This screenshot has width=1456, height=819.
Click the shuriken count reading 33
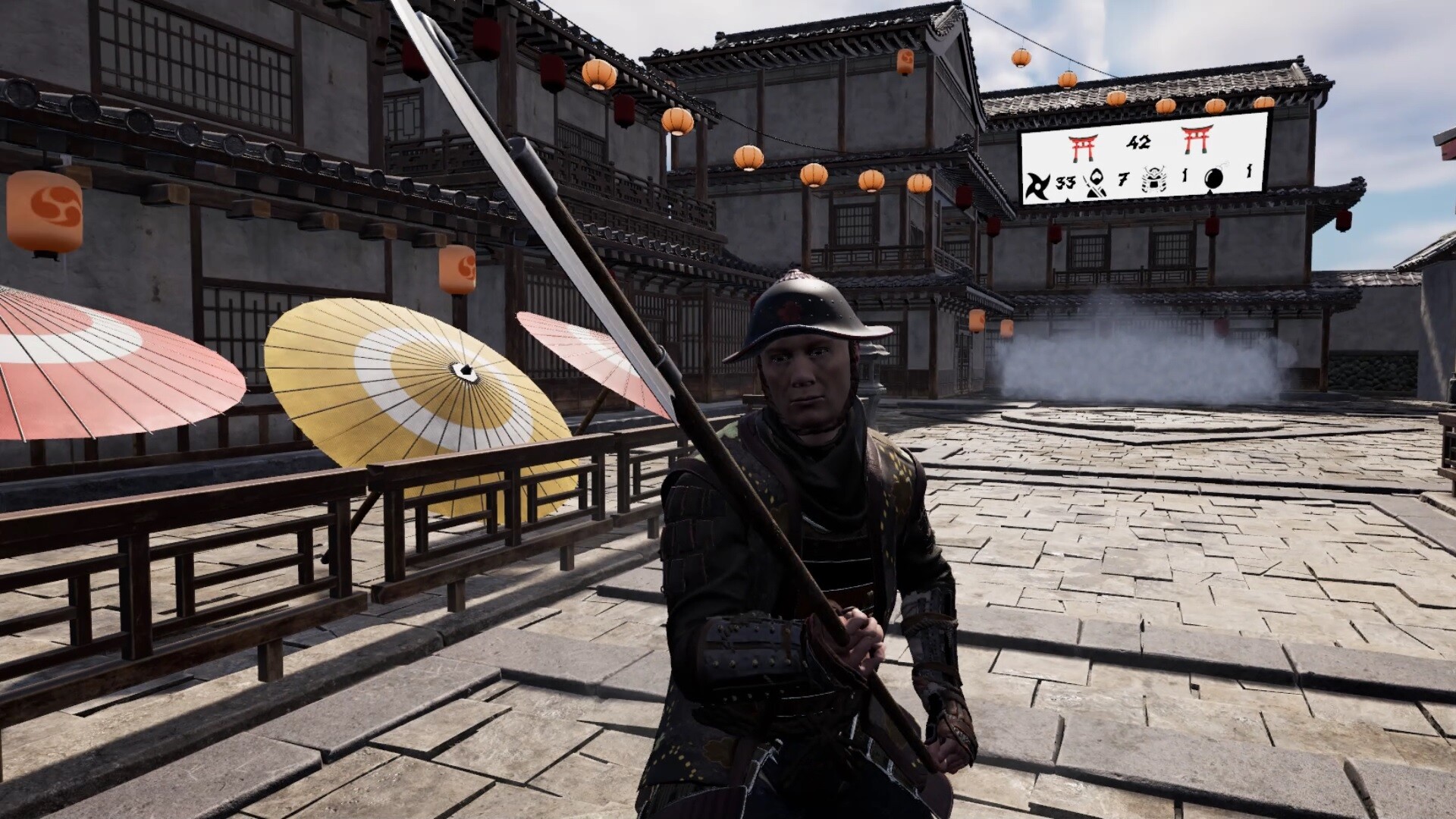pos(1065,184)
